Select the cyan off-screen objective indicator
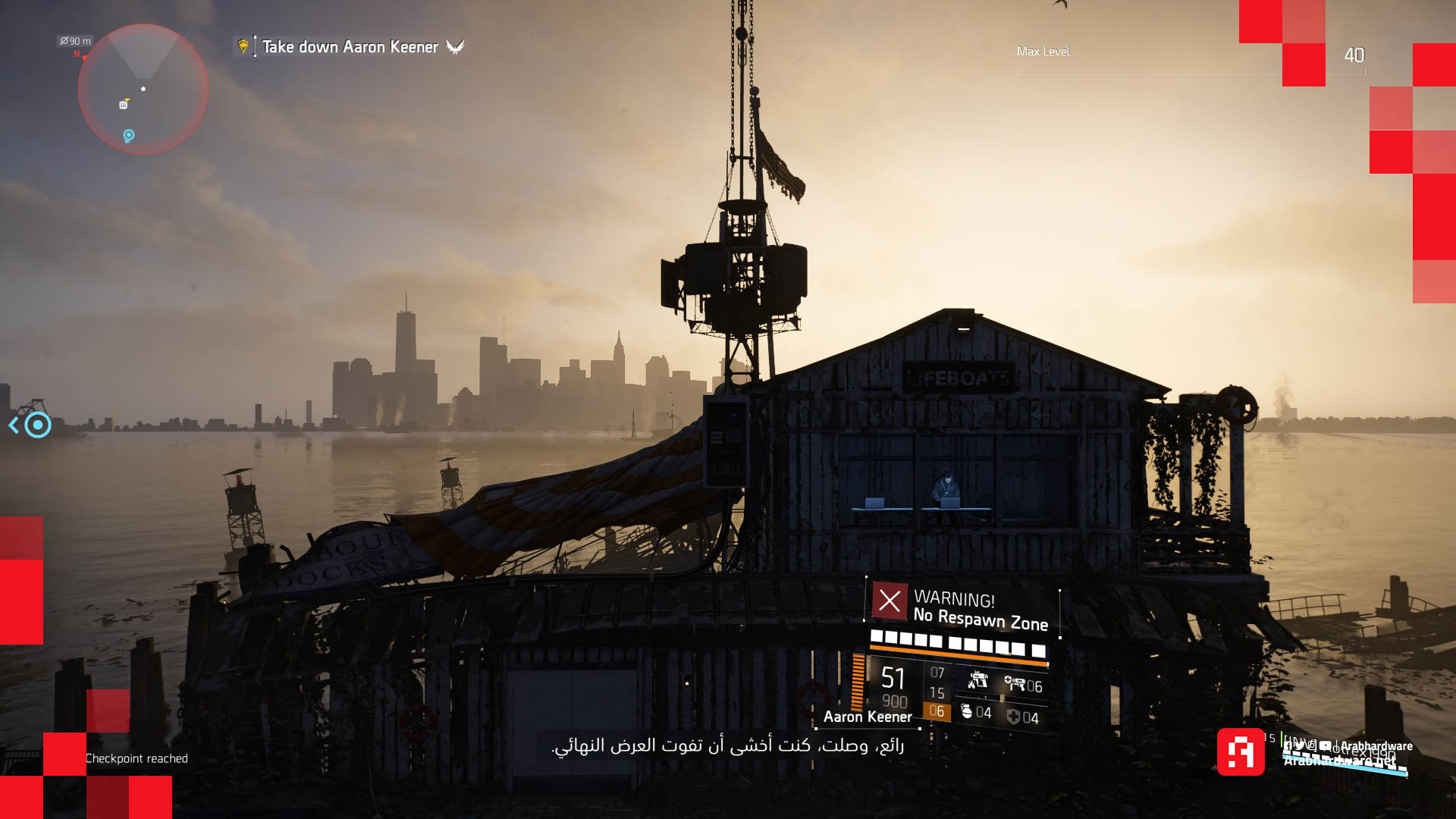This screenshot has width=1456, height=819. (x=36, y=425)
